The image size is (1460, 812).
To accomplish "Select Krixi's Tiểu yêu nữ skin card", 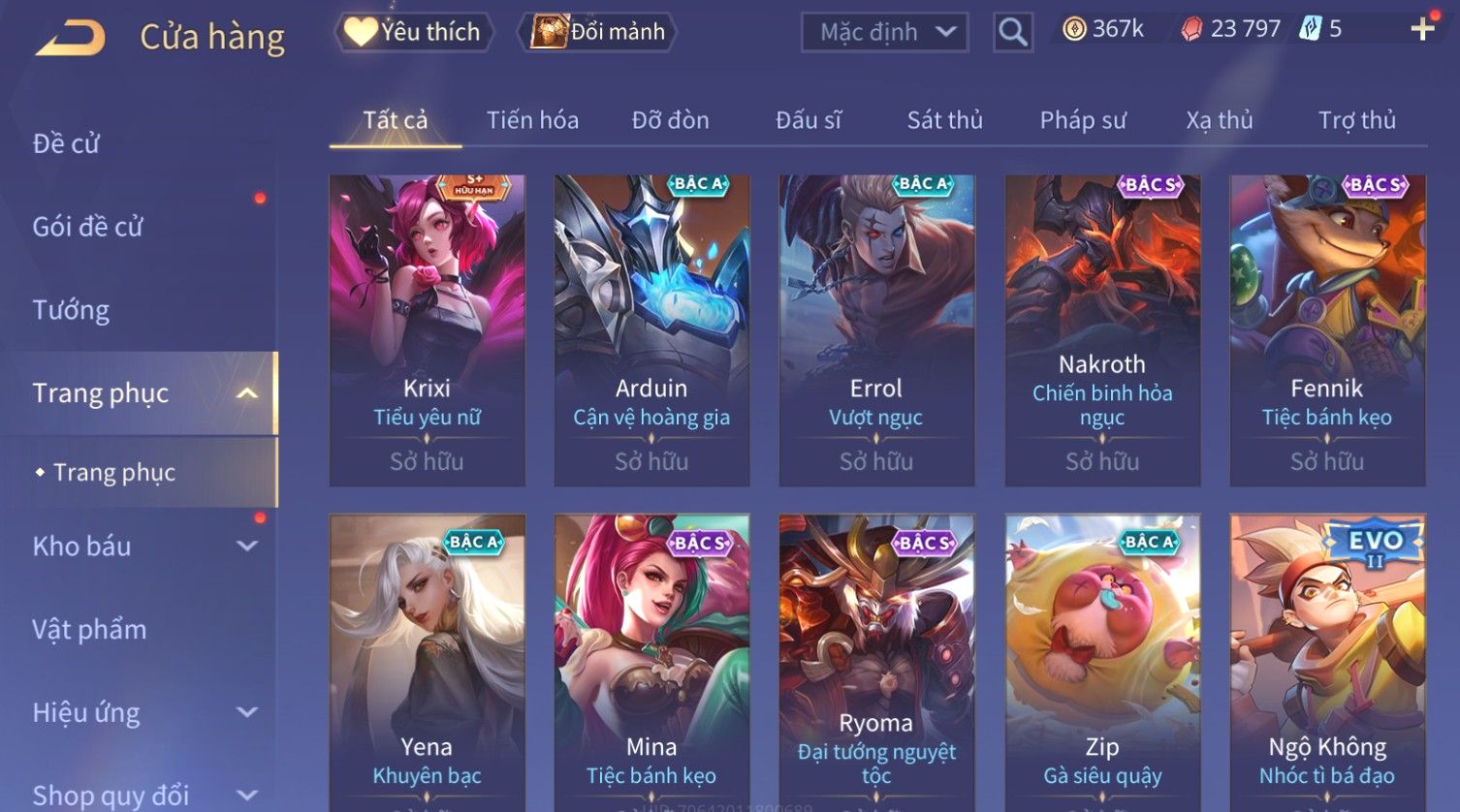I will (x=427, y=329).
